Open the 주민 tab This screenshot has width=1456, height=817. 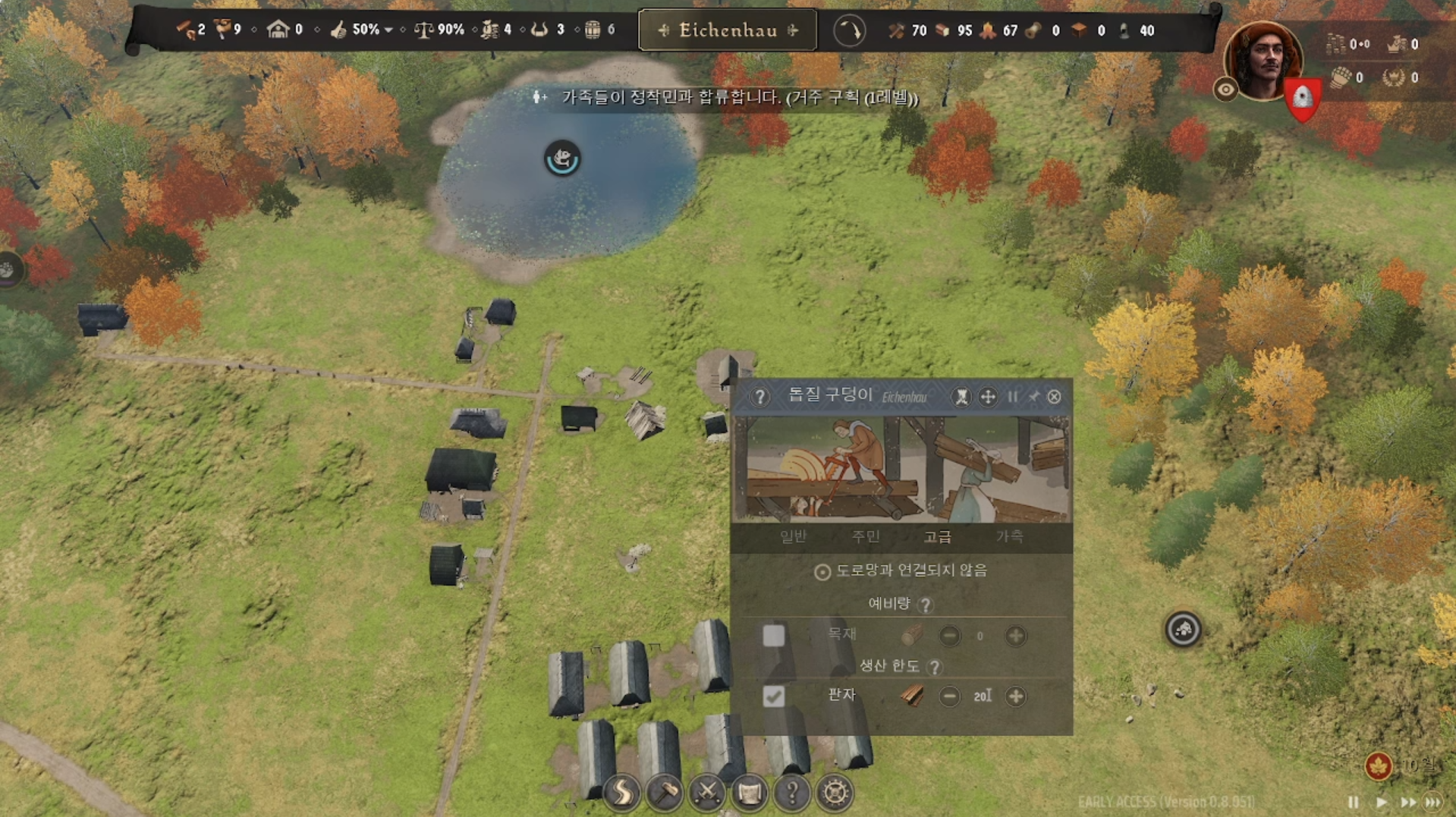click(x=866, y=537)
